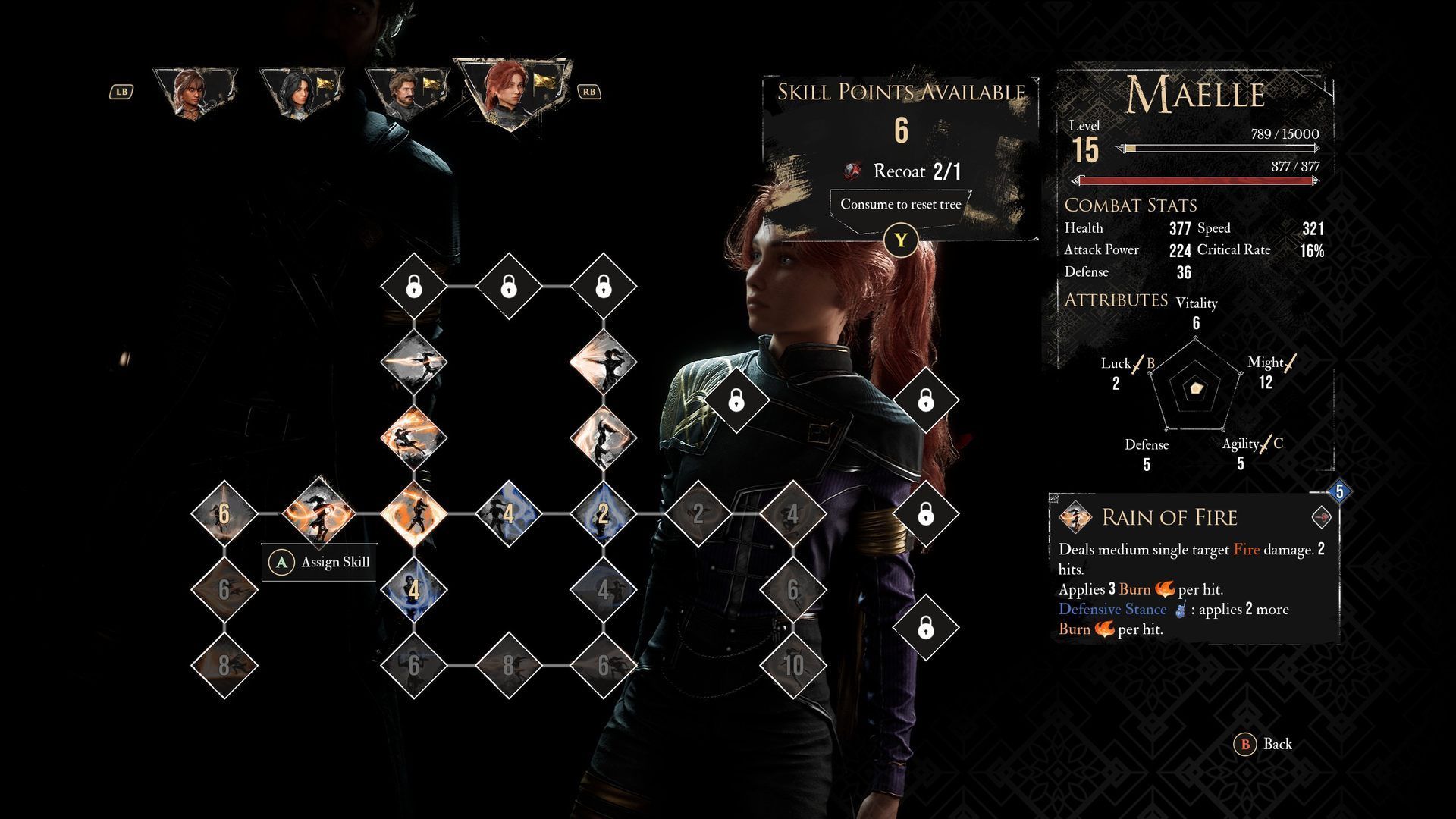Click the Consume to reset tree button
1456x819 pixels.
coord(900,205)
